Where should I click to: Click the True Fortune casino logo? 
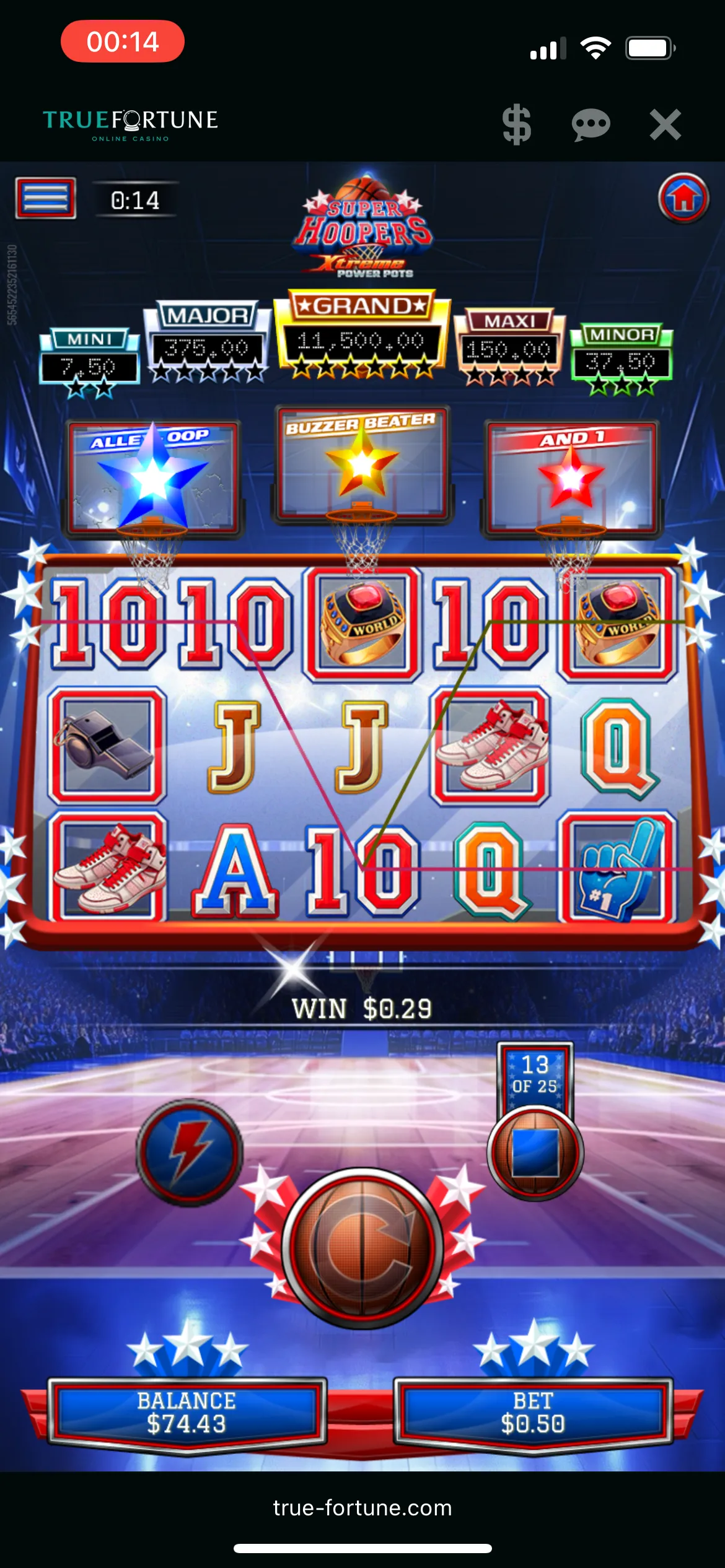pyautogui.click(x=130, y=124)
